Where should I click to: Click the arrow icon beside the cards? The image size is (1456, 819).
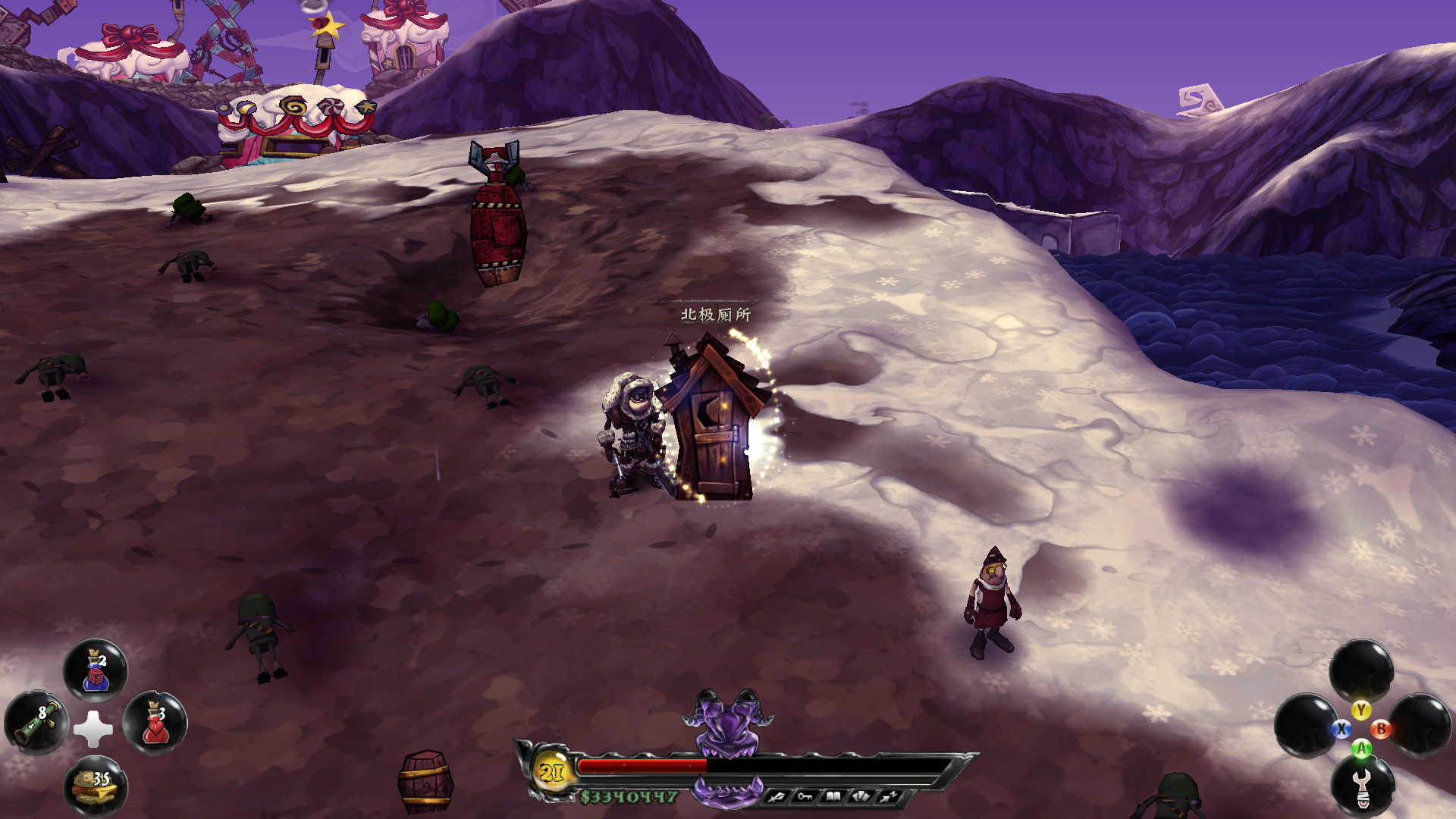[889, 796]
